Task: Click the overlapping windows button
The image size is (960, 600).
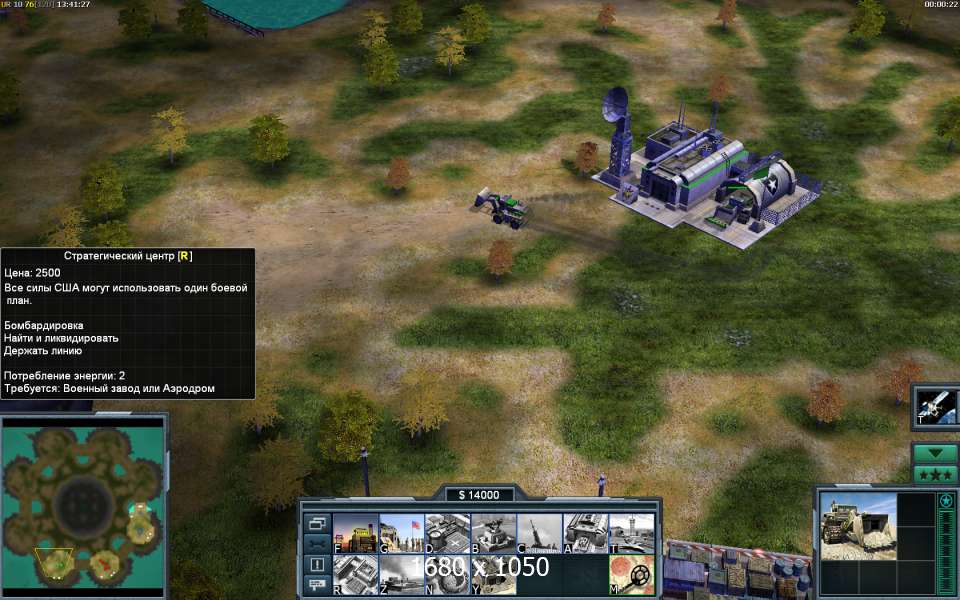Action: pos(317,523)
